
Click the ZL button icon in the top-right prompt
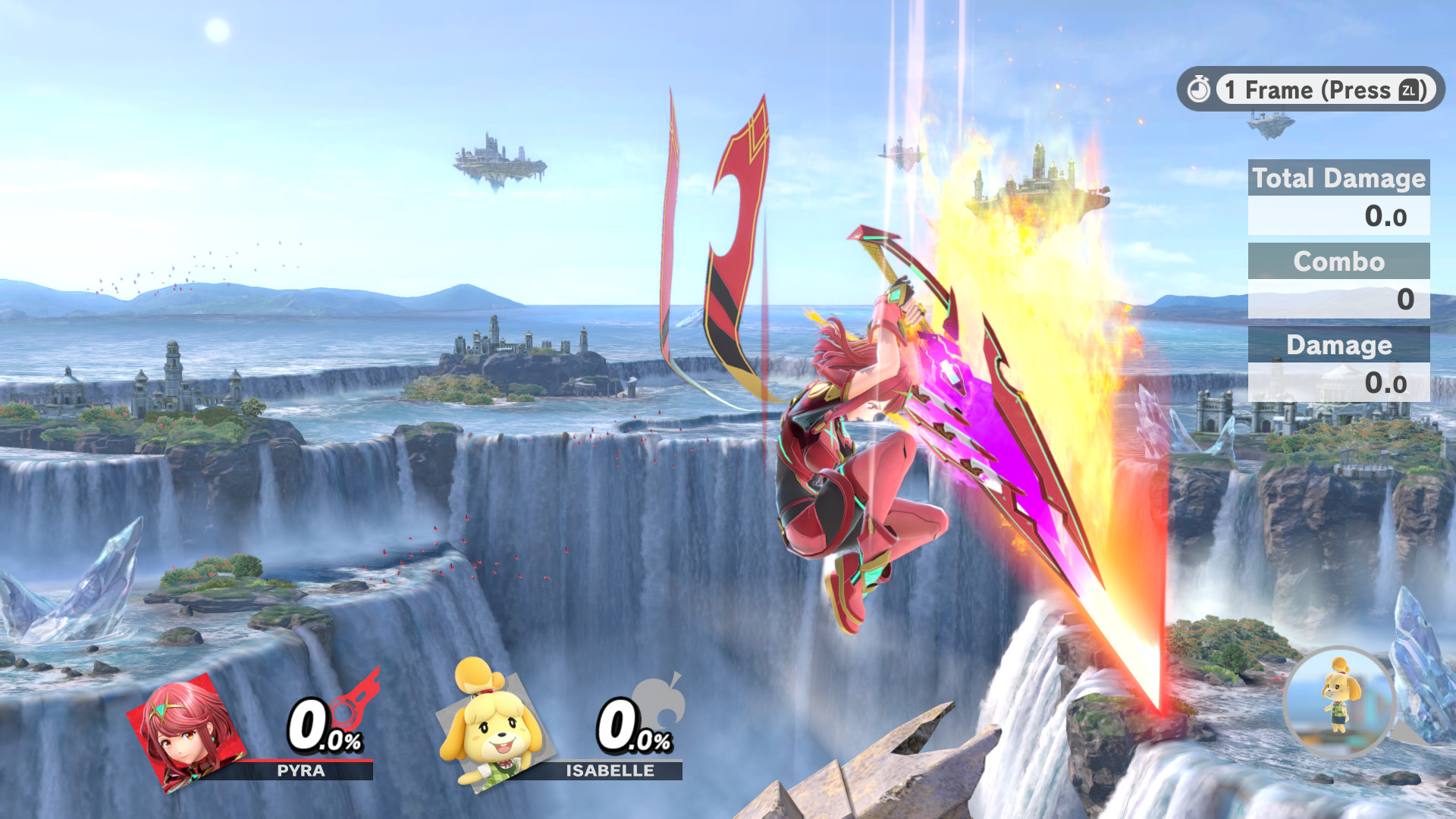tap(1409, 90)
